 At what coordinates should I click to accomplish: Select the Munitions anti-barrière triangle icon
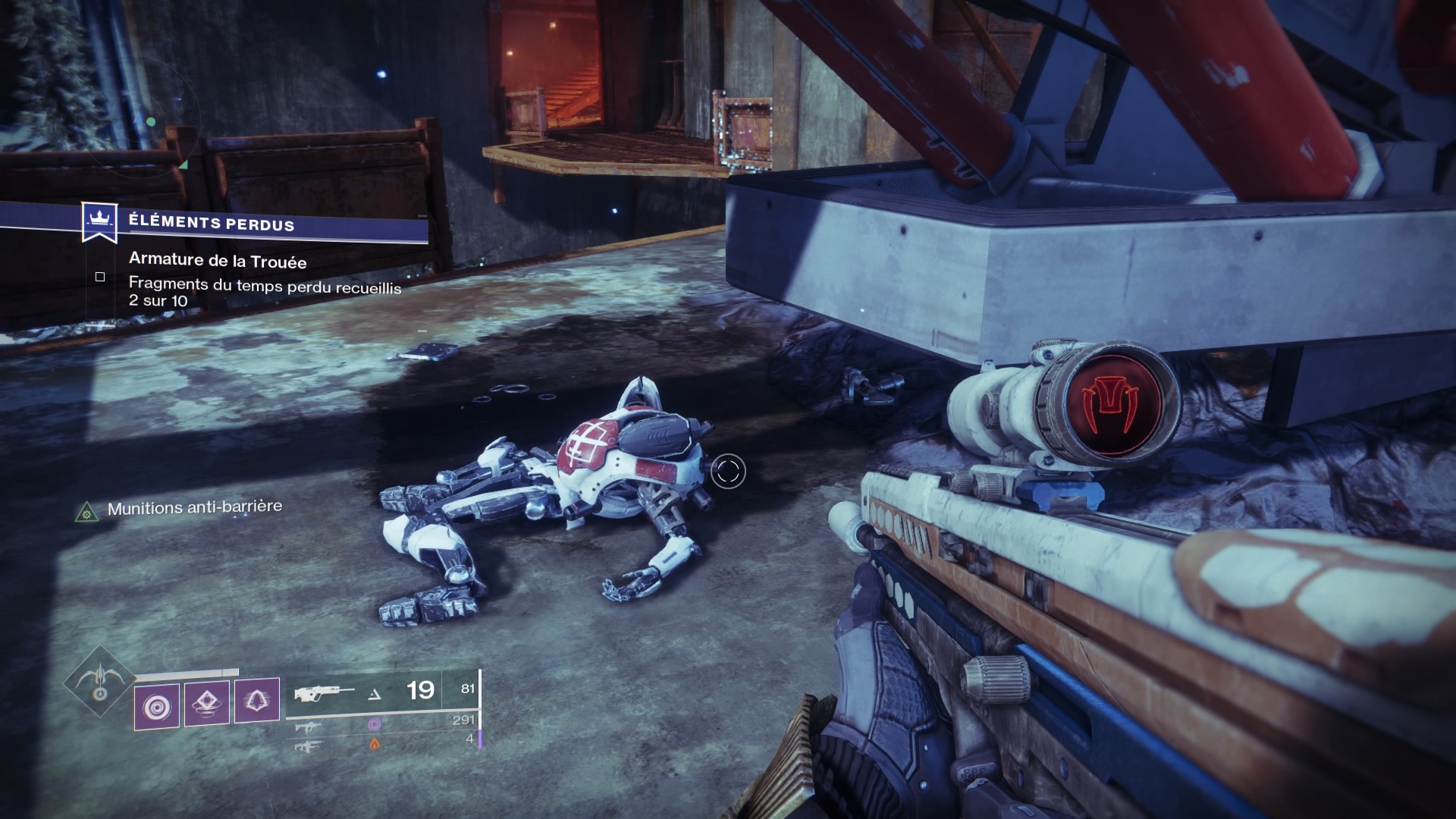87,513
